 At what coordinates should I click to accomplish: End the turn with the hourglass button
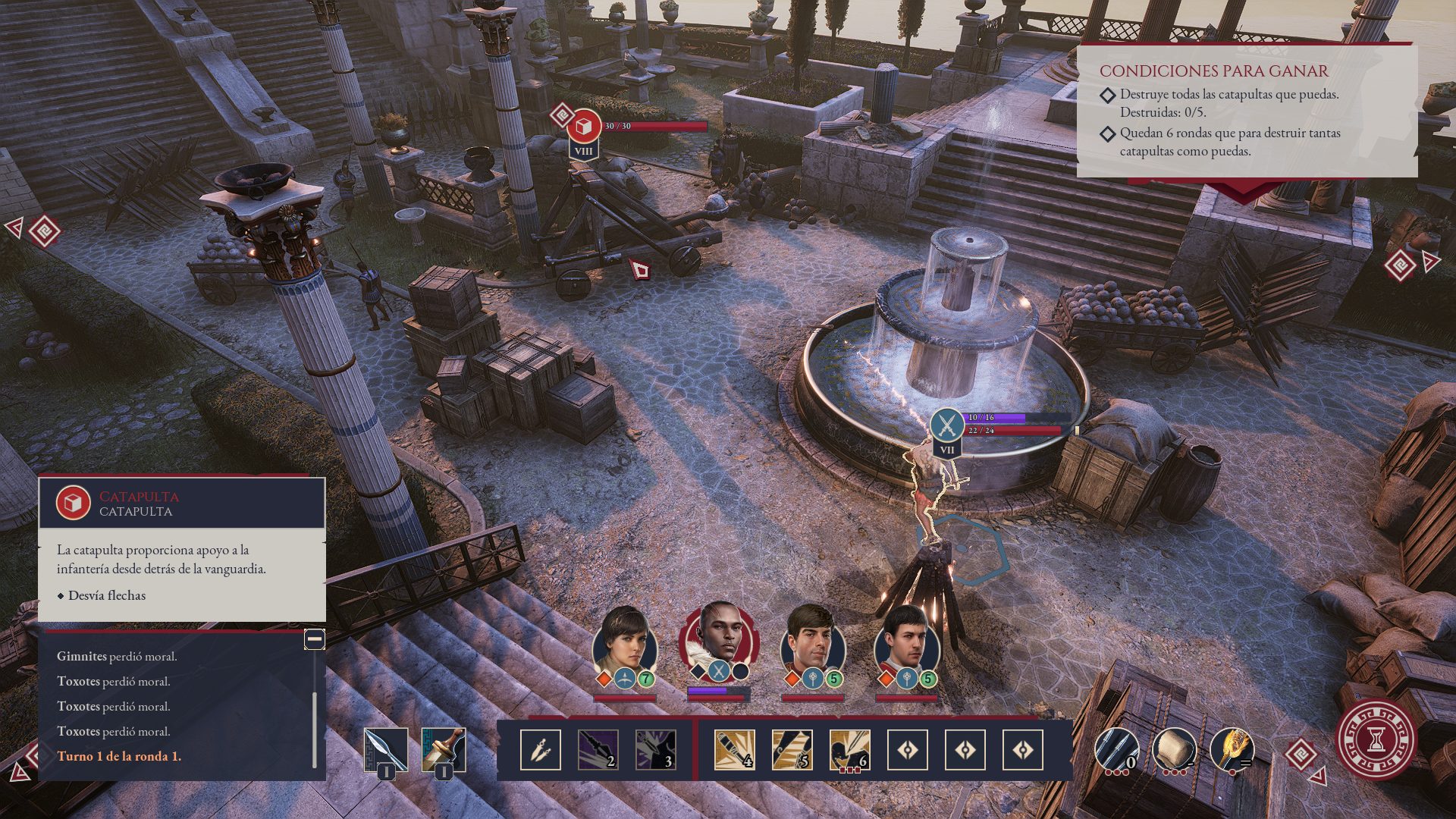point(1376,739)
